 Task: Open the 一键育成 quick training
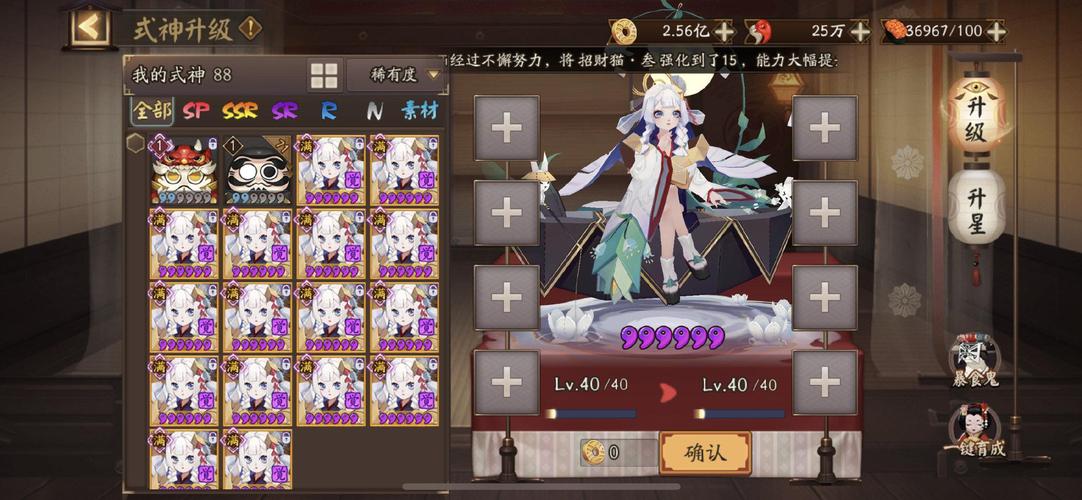975,432
